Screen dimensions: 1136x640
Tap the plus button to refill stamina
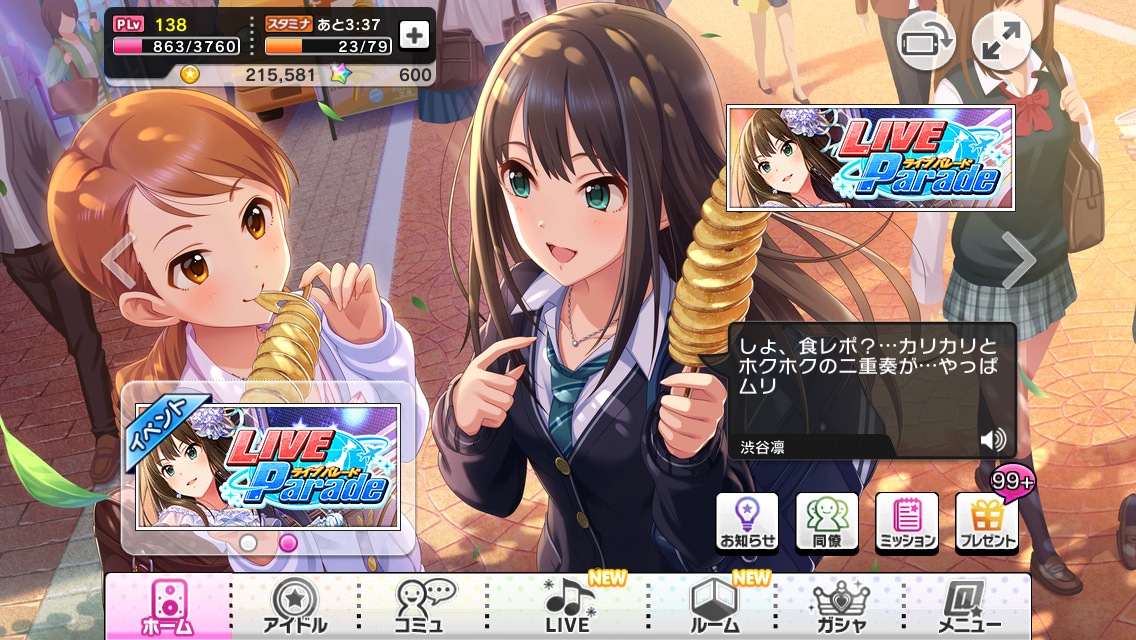click(414, 35)
